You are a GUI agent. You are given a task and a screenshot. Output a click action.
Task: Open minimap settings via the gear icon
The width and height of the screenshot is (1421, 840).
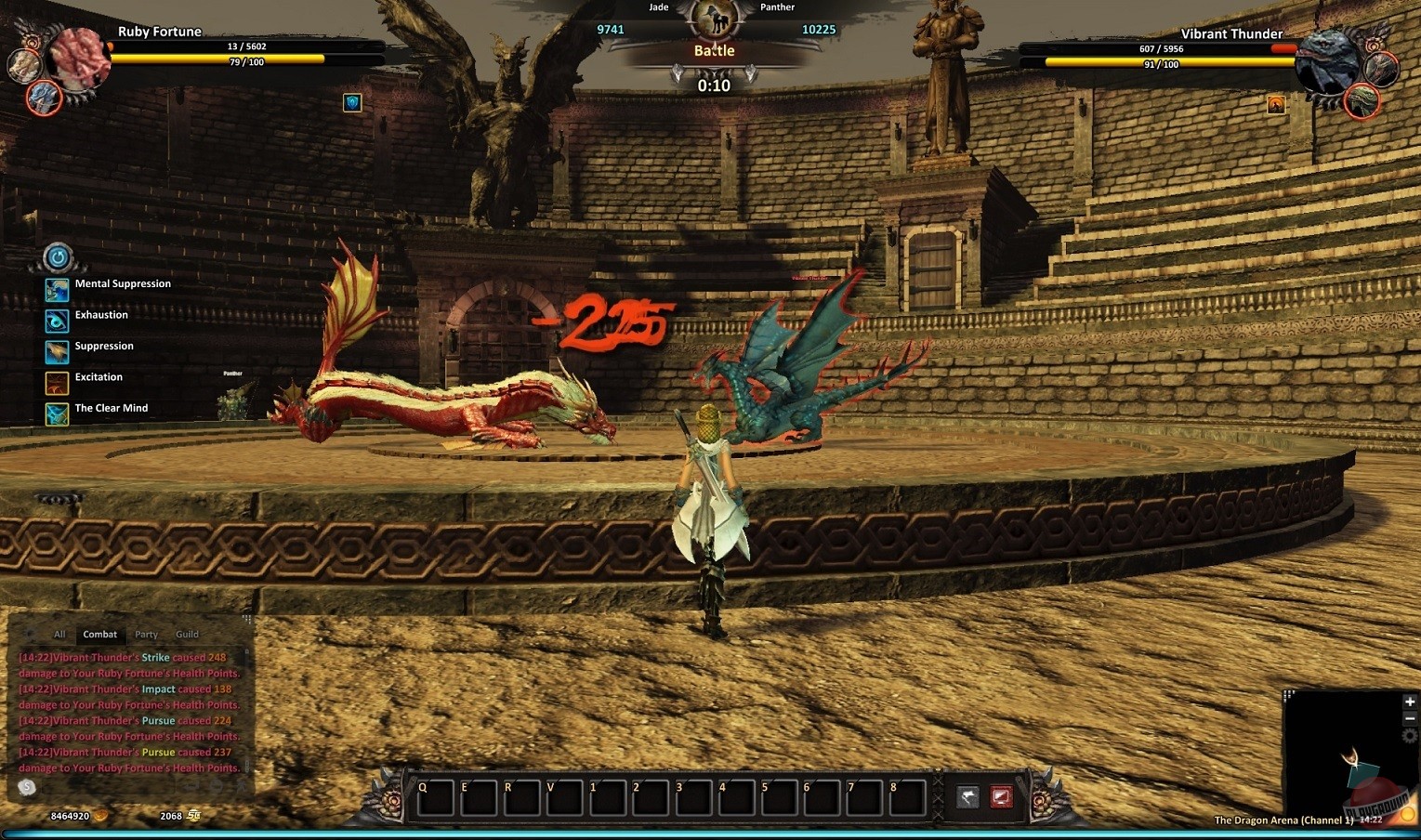pos(1410,734)
